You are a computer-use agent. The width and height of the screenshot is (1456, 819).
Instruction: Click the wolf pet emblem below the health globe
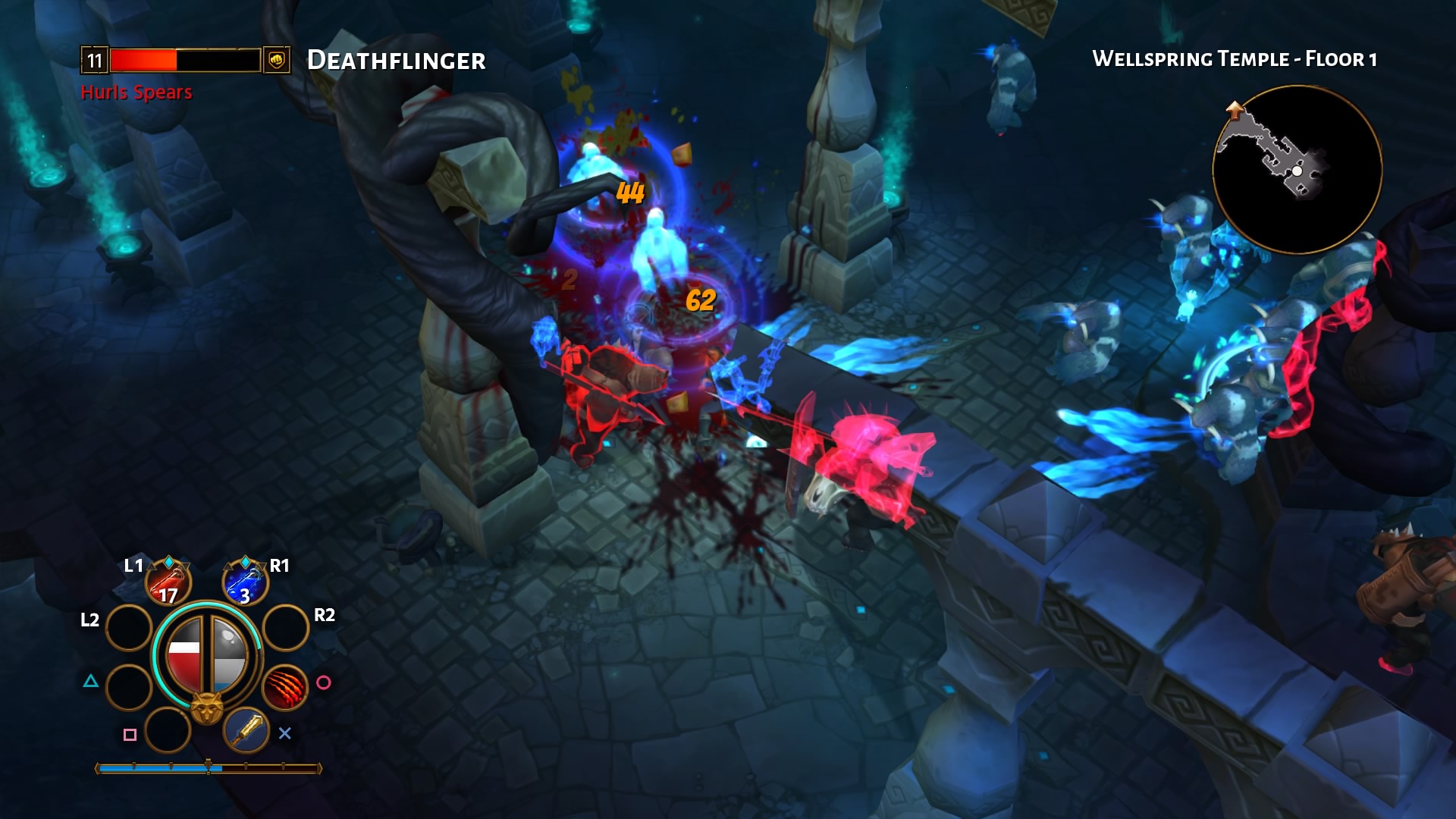207,704
